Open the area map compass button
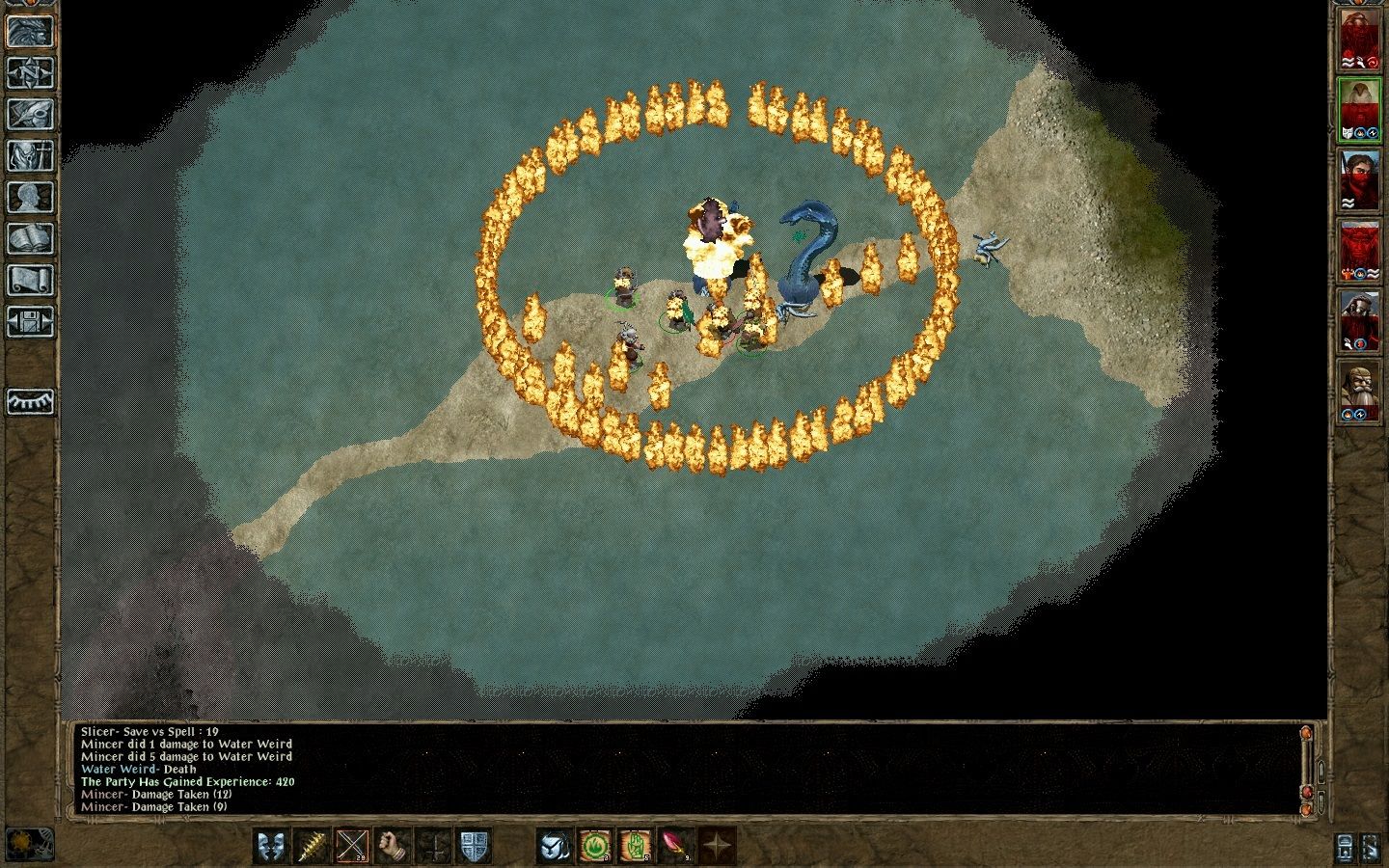 coord(30,72)
